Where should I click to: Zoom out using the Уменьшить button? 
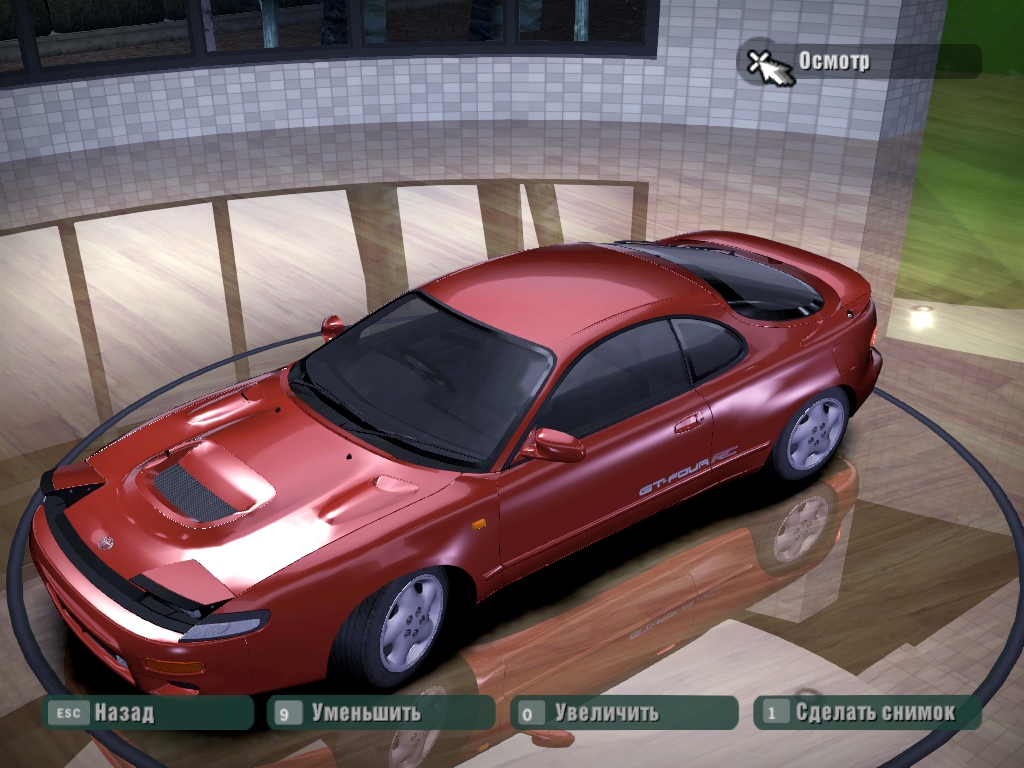(380, 713)
